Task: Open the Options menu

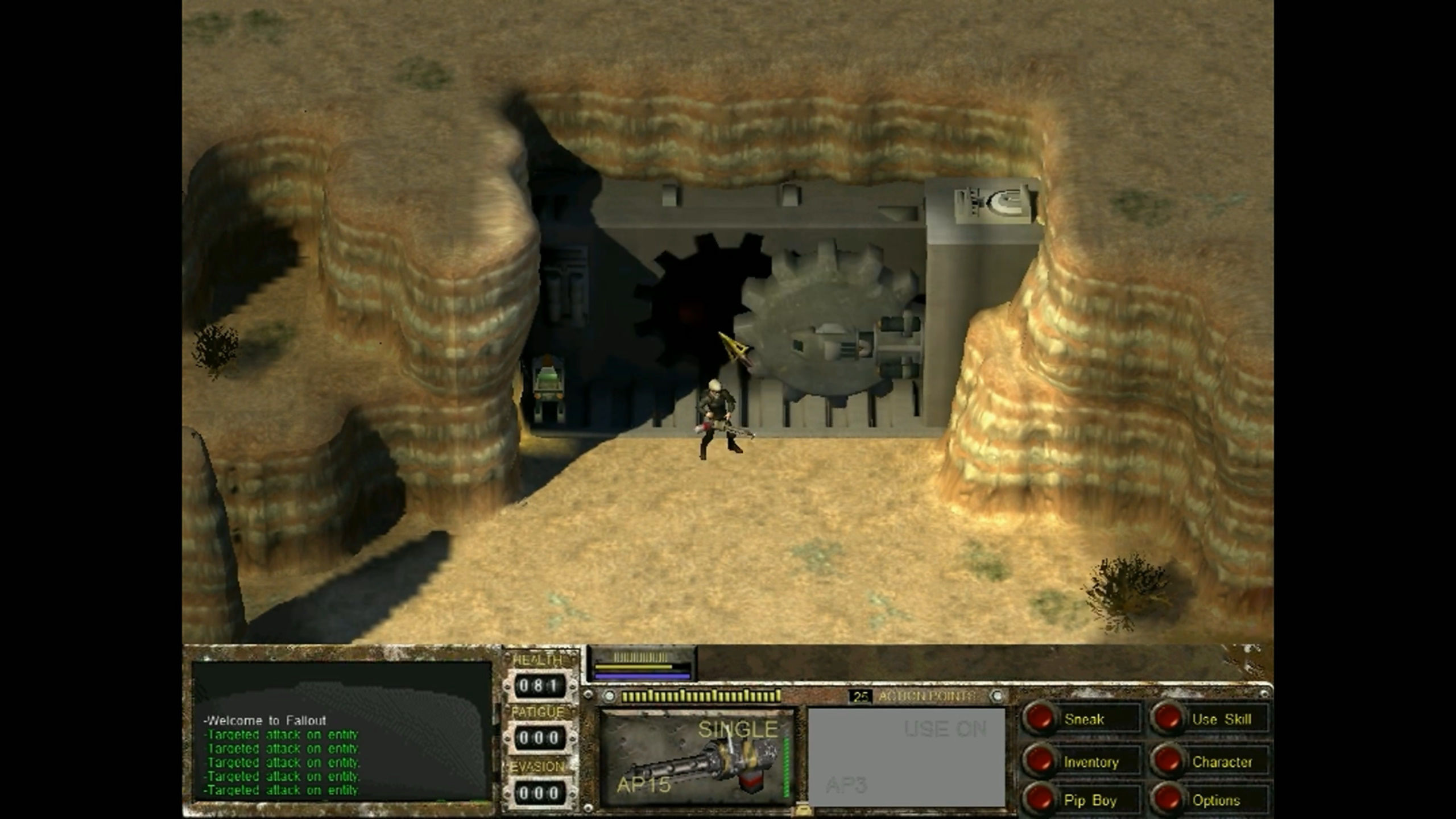Action: tap(1168, 800)
